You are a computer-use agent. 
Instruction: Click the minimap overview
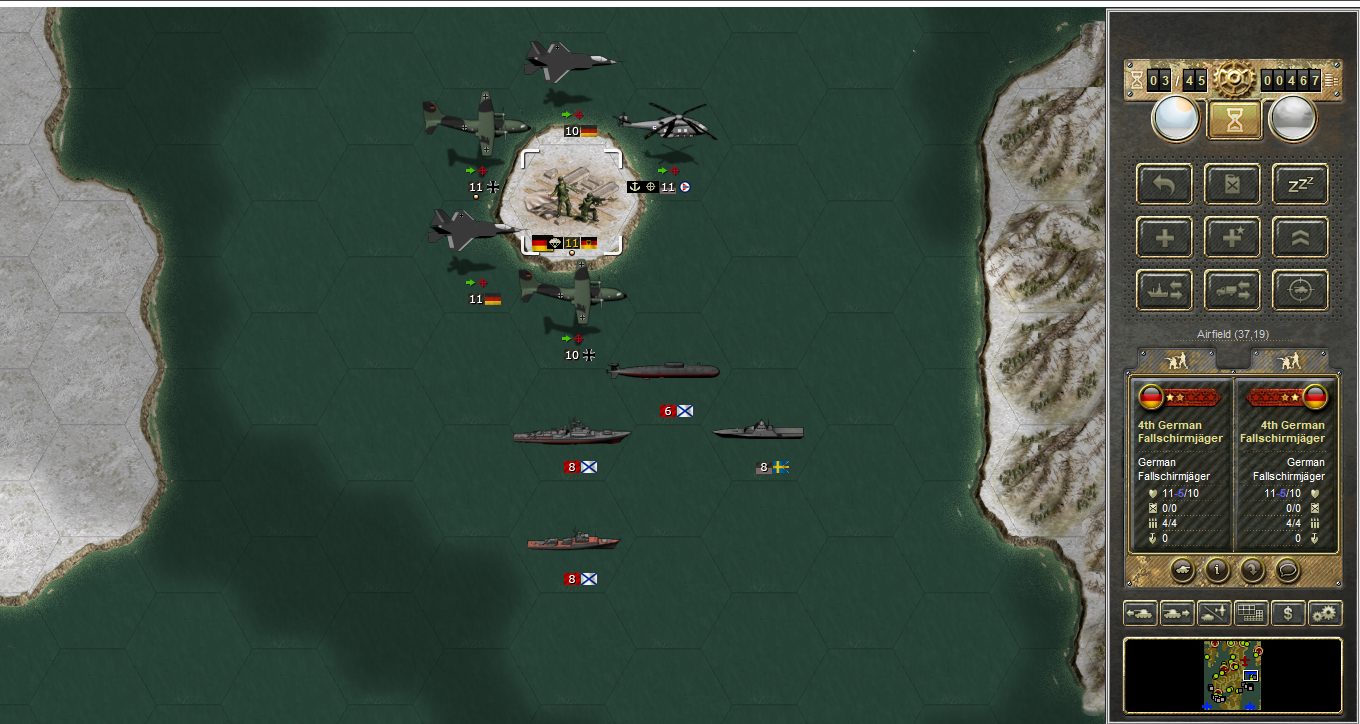tap(1232, 676)
